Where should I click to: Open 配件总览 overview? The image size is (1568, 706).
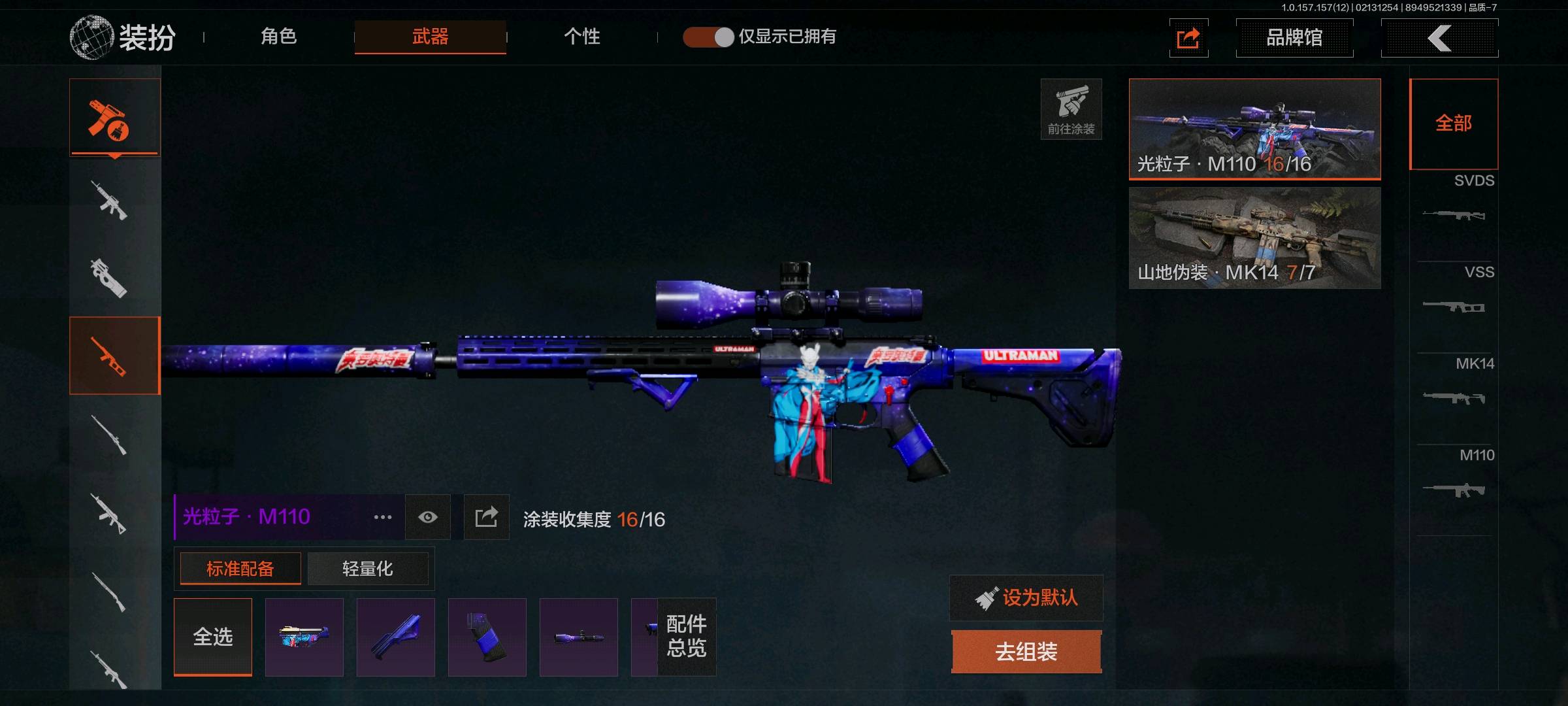(686, 637)
